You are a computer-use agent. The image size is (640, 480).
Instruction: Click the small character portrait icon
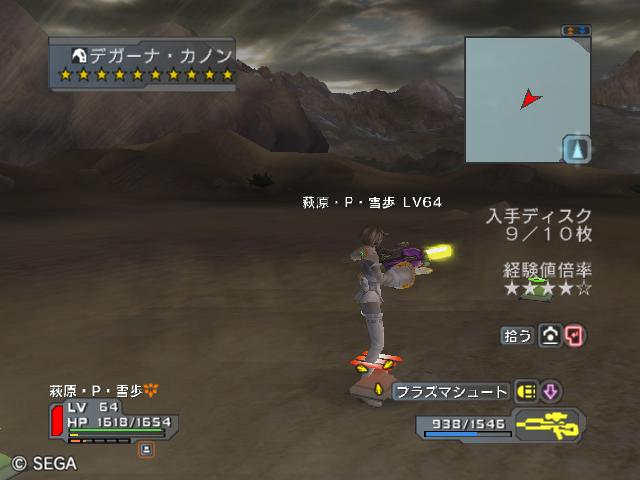(146, 449)
